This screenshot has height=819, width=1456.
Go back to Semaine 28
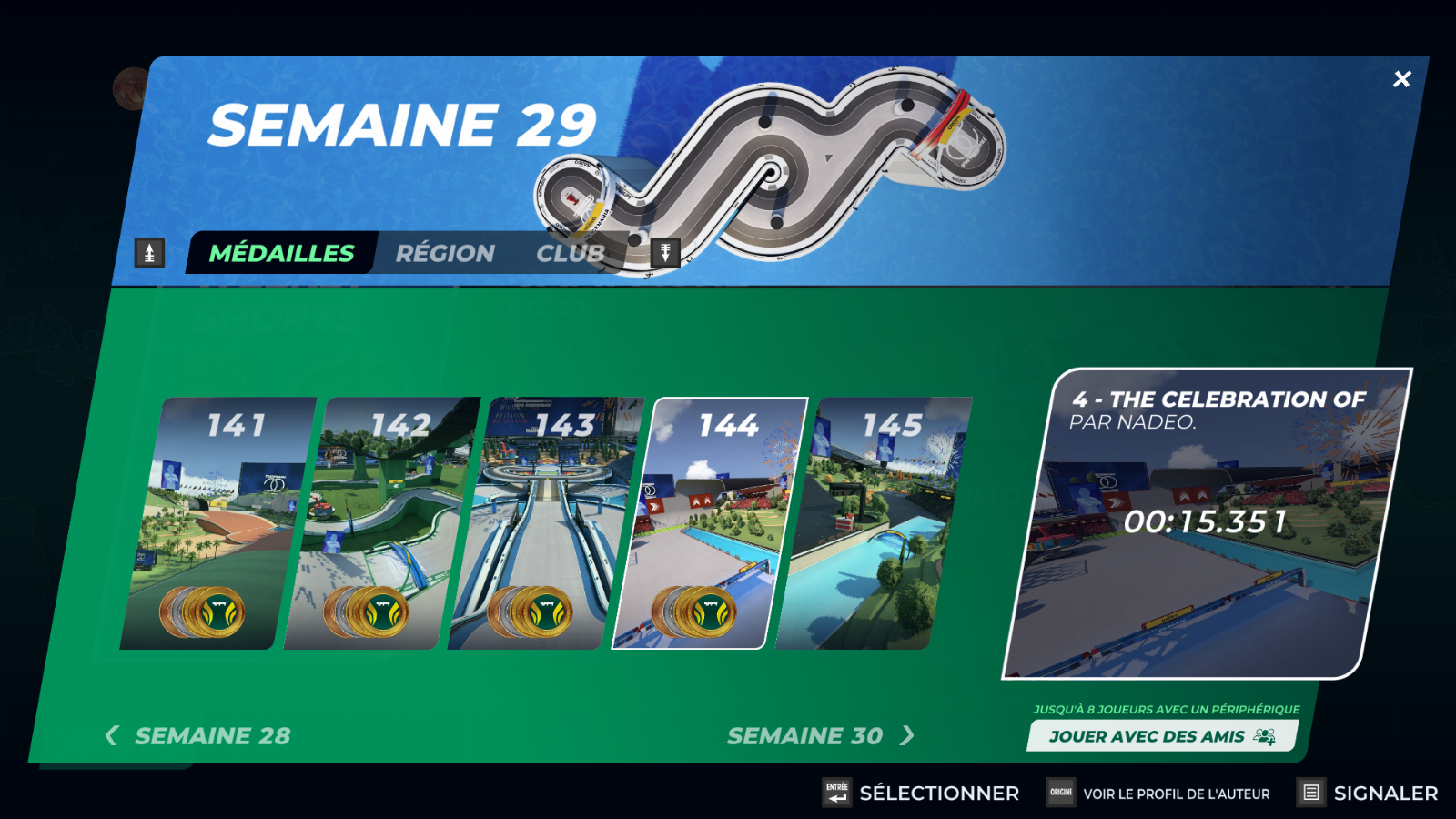199,735
